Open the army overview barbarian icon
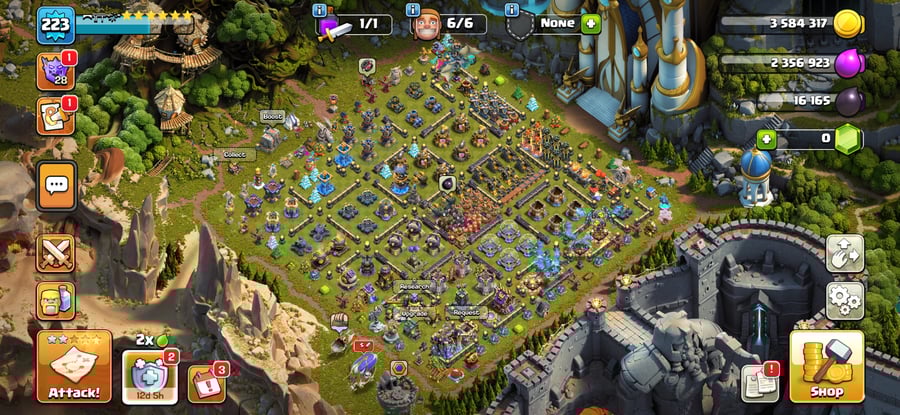The image size is (900, 415). (56, 300)
